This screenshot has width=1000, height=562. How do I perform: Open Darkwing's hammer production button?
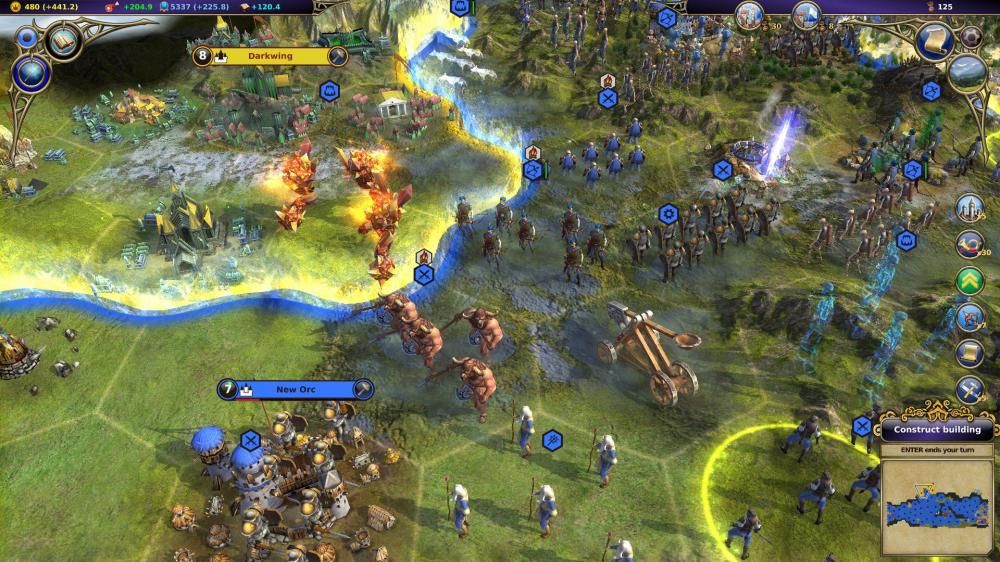click(x=337, y=56)
